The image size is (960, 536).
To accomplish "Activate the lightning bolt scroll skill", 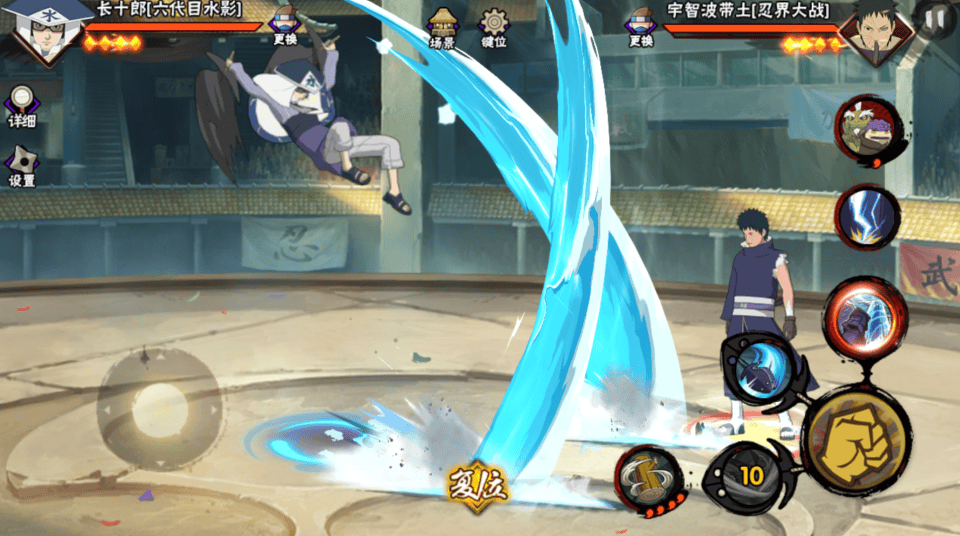I will tap(866, 215).
